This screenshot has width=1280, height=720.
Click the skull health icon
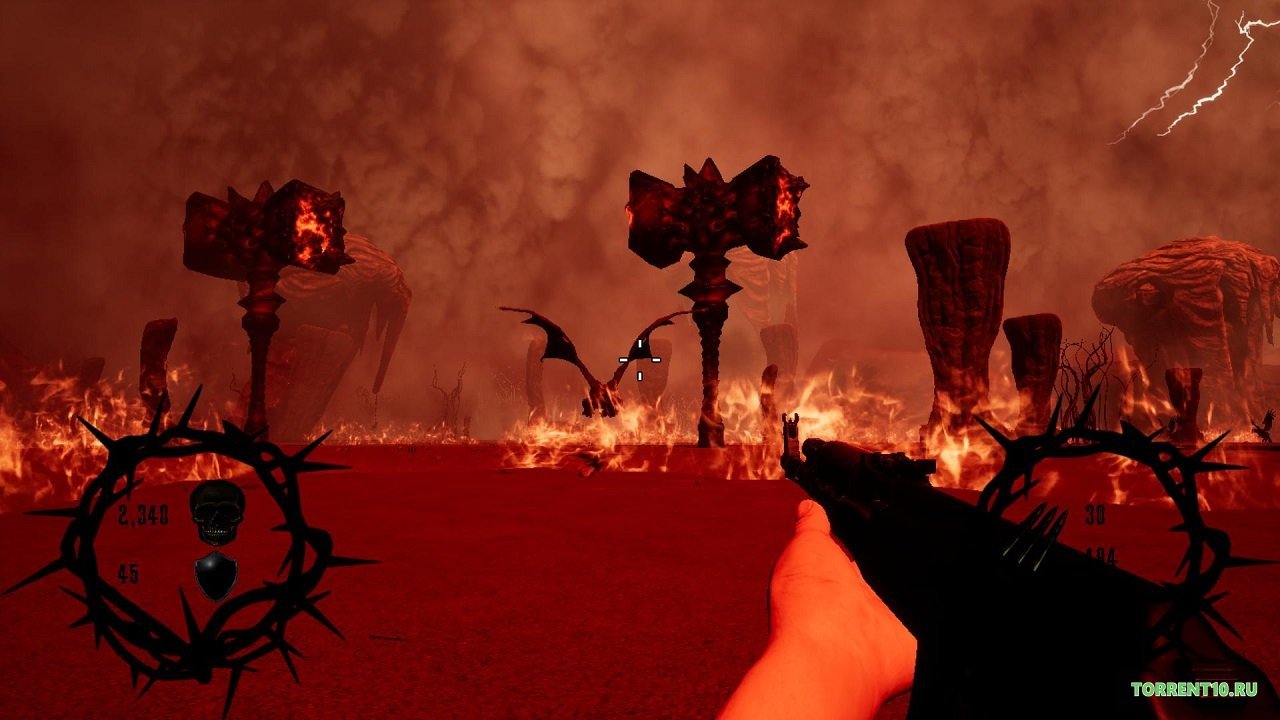pyautogui.click(x=217, y=513)
